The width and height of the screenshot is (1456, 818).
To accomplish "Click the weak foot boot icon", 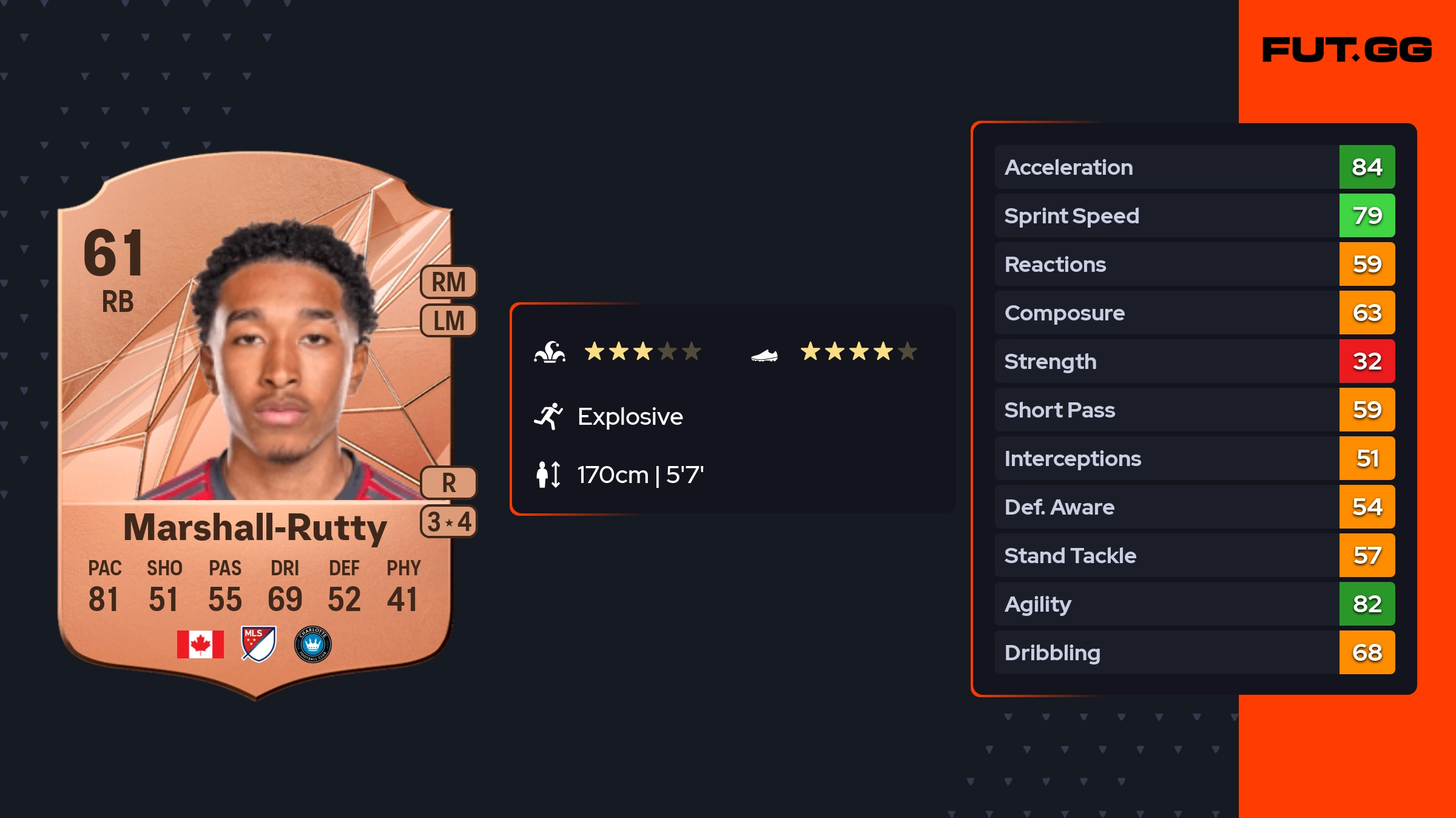I will tap(764, 355).
